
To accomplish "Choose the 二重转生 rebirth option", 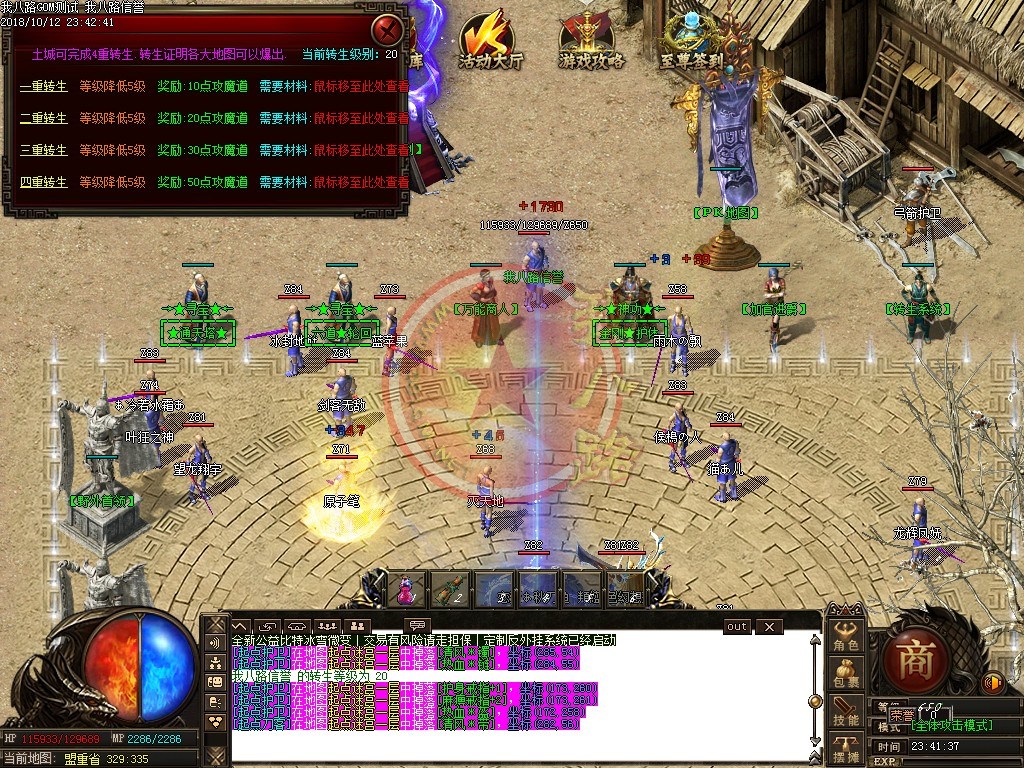I will click(x=44, y=118).
